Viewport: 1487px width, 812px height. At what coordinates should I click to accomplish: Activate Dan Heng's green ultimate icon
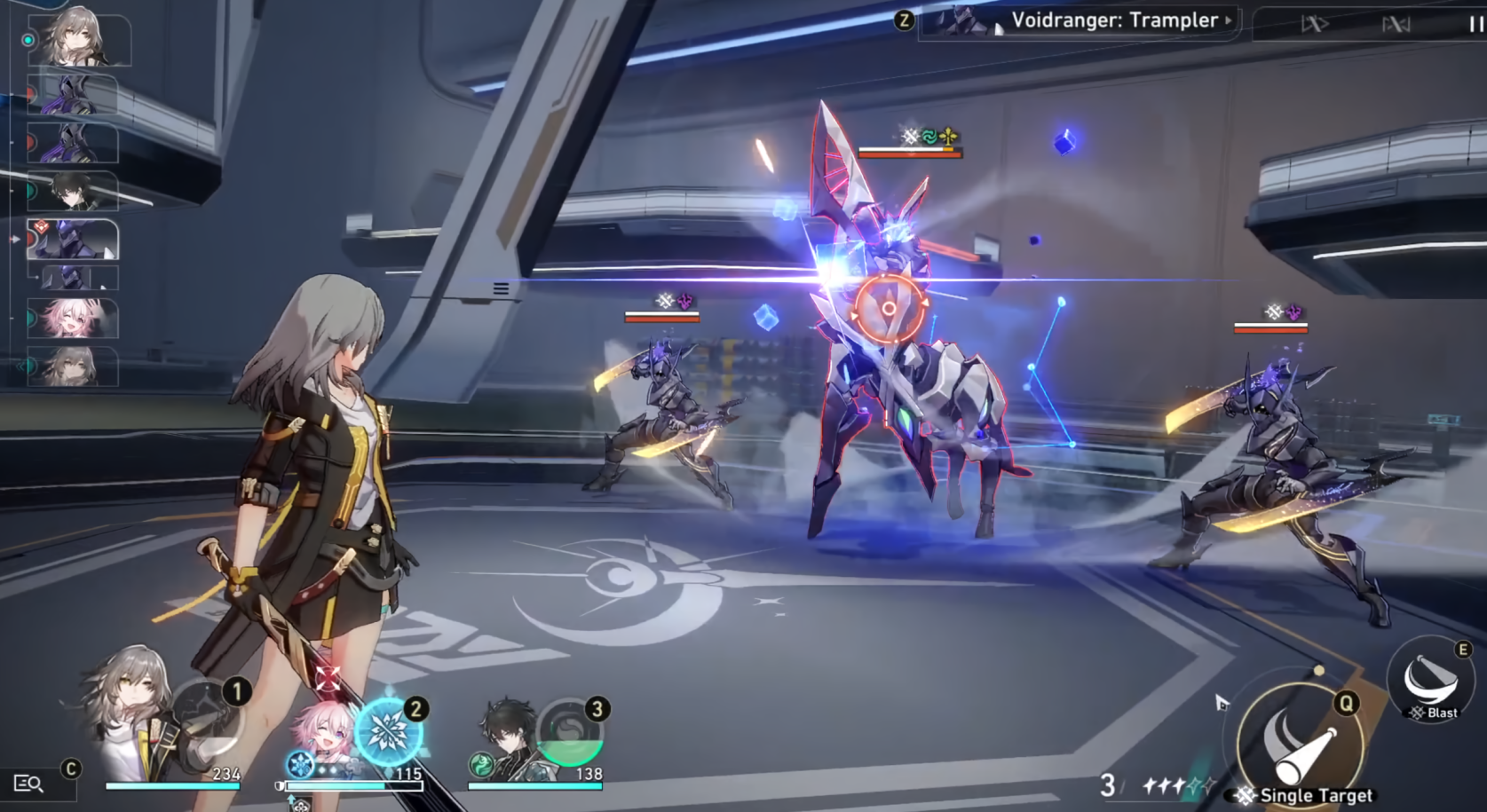pos(569,733)
